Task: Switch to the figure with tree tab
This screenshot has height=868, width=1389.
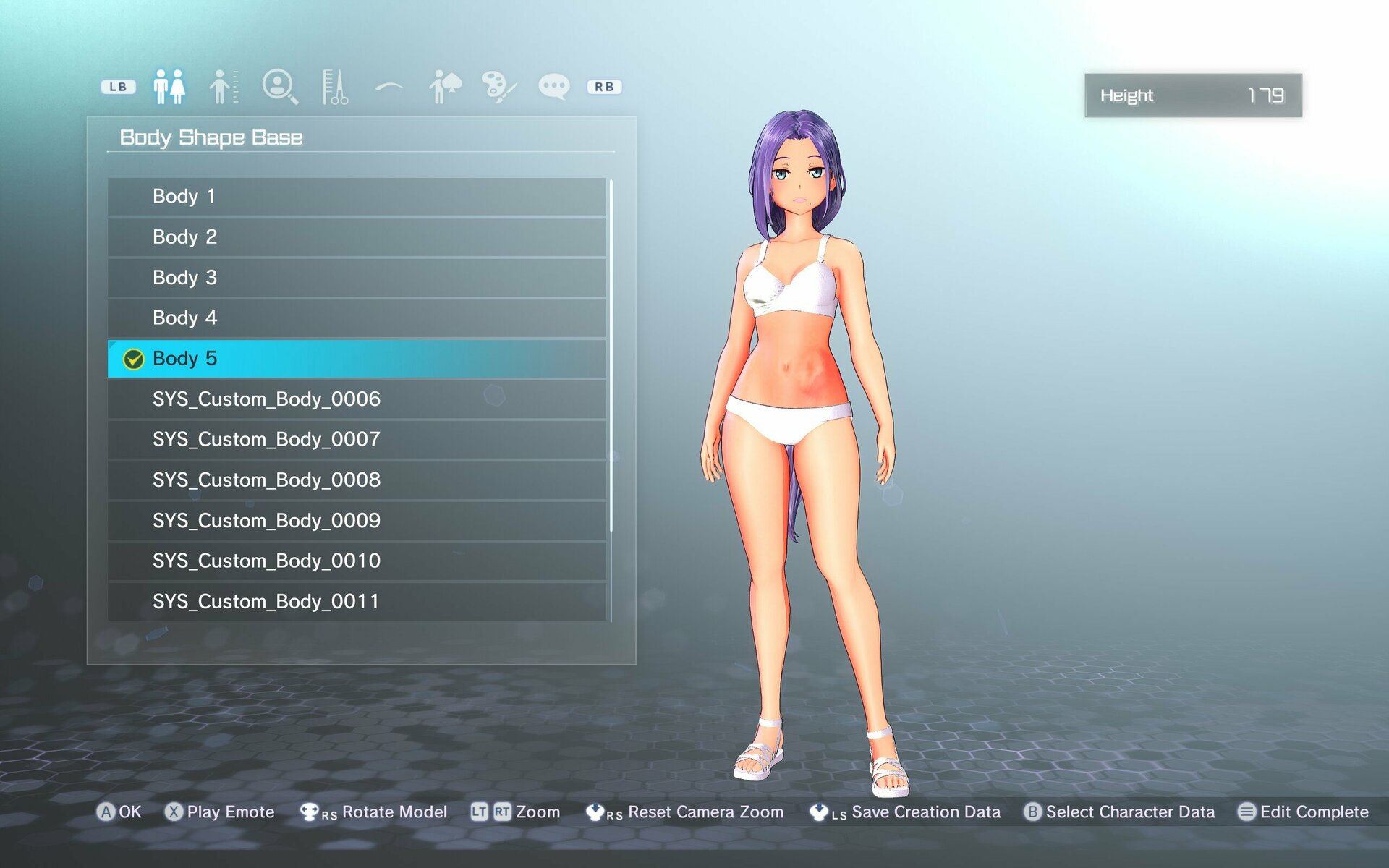Action: click(x=444, y=87)
